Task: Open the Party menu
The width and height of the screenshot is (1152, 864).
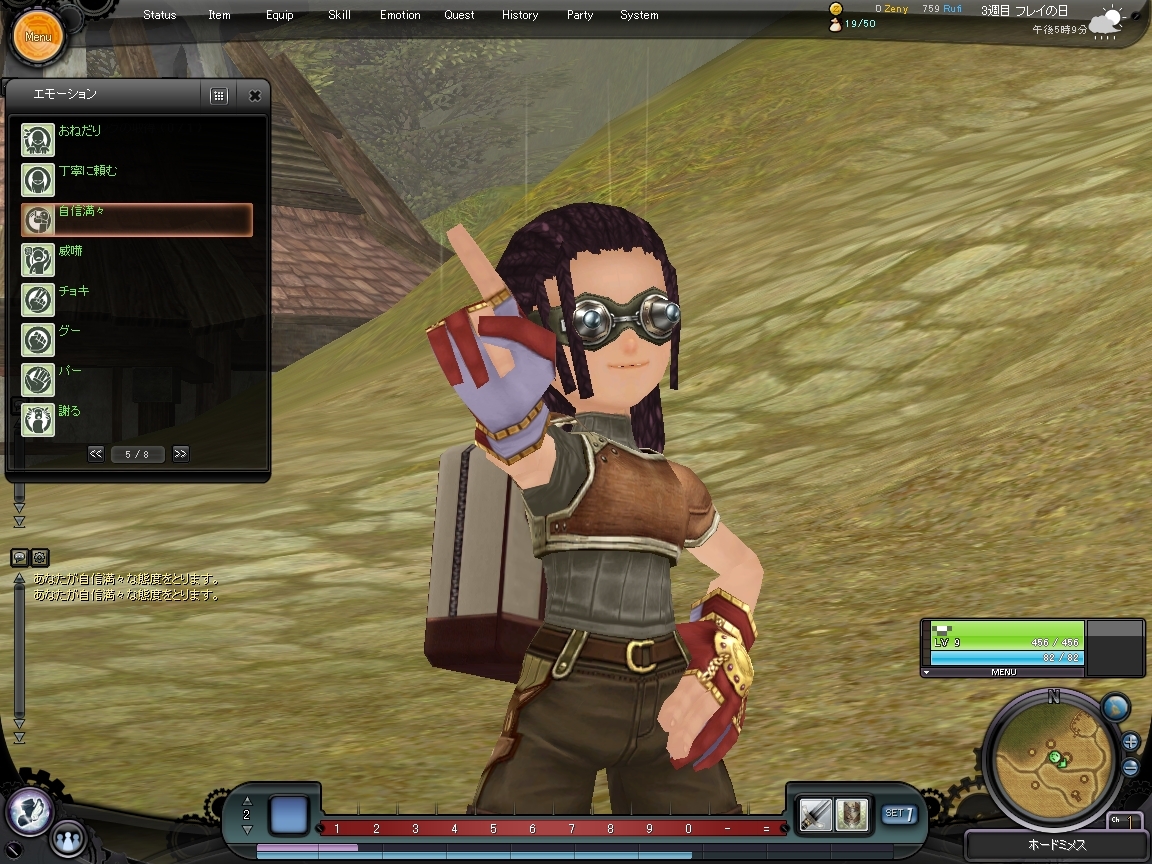Action: (x=580, y=15)
